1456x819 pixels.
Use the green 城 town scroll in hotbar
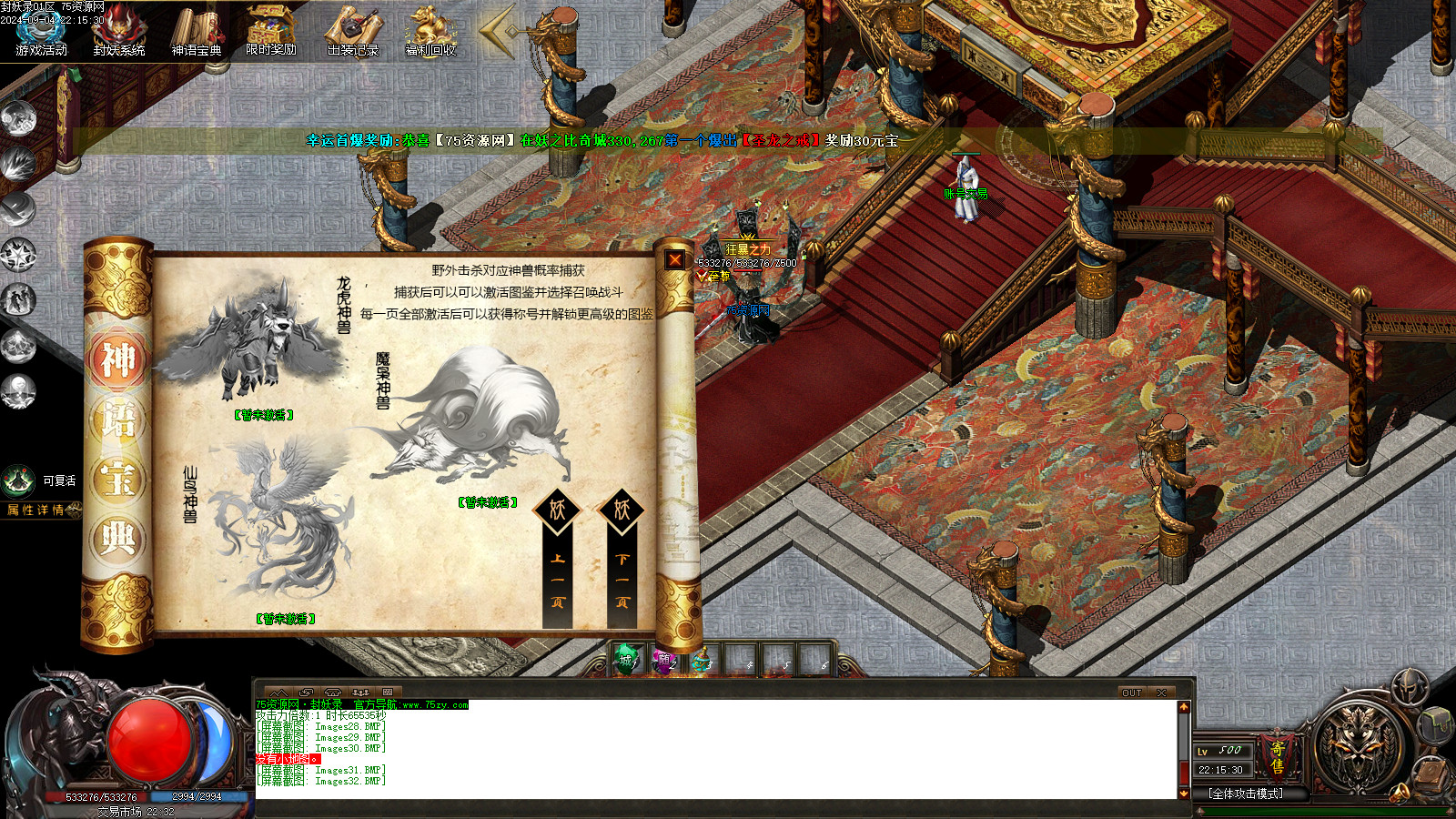[626, 660]
